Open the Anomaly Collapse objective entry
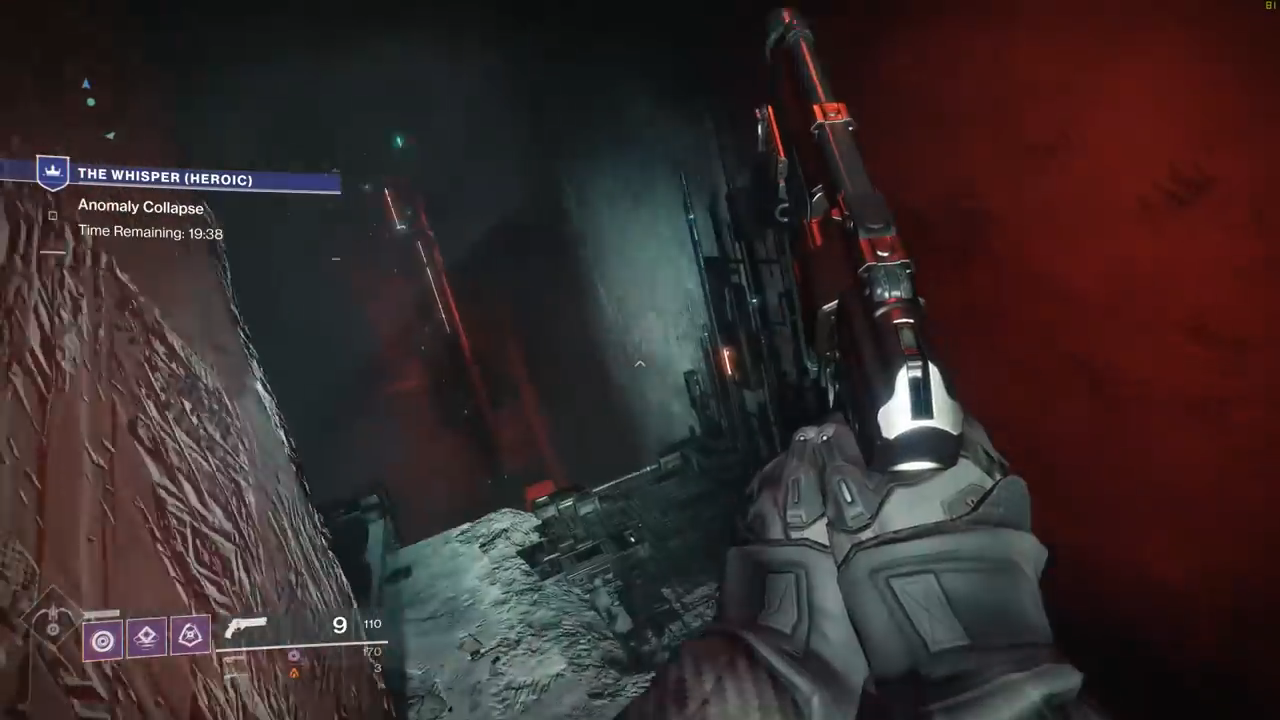1280x720 pixels. pos(141,208)
